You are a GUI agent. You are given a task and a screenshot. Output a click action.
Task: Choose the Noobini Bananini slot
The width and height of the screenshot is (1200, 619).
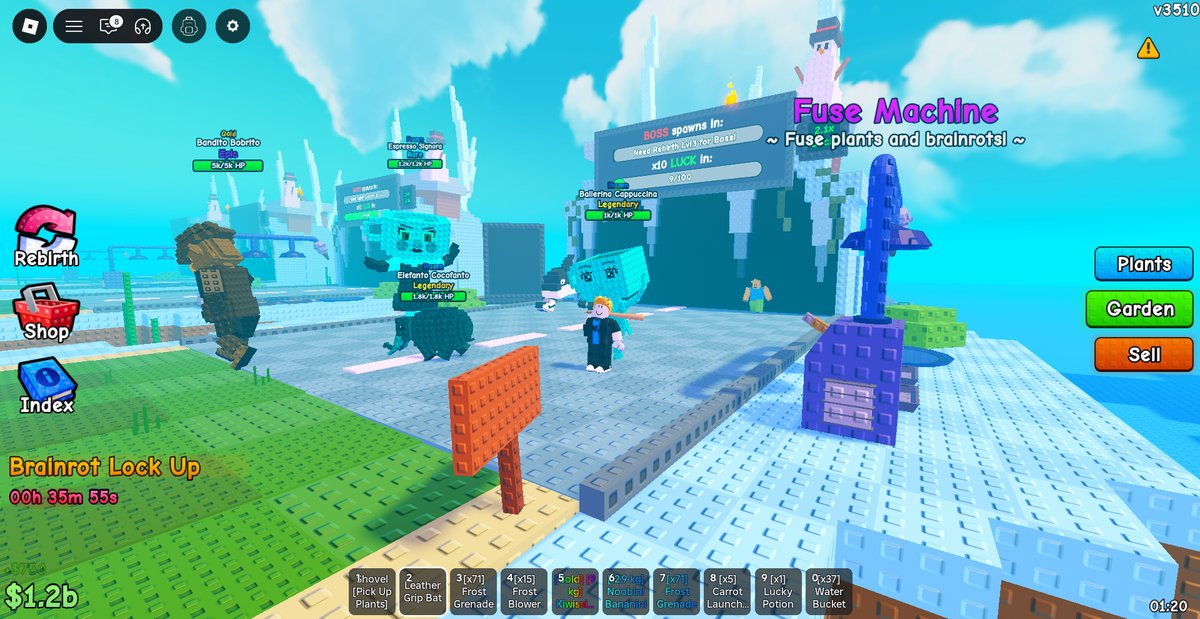pyautogui.click(x=626, y=592)
